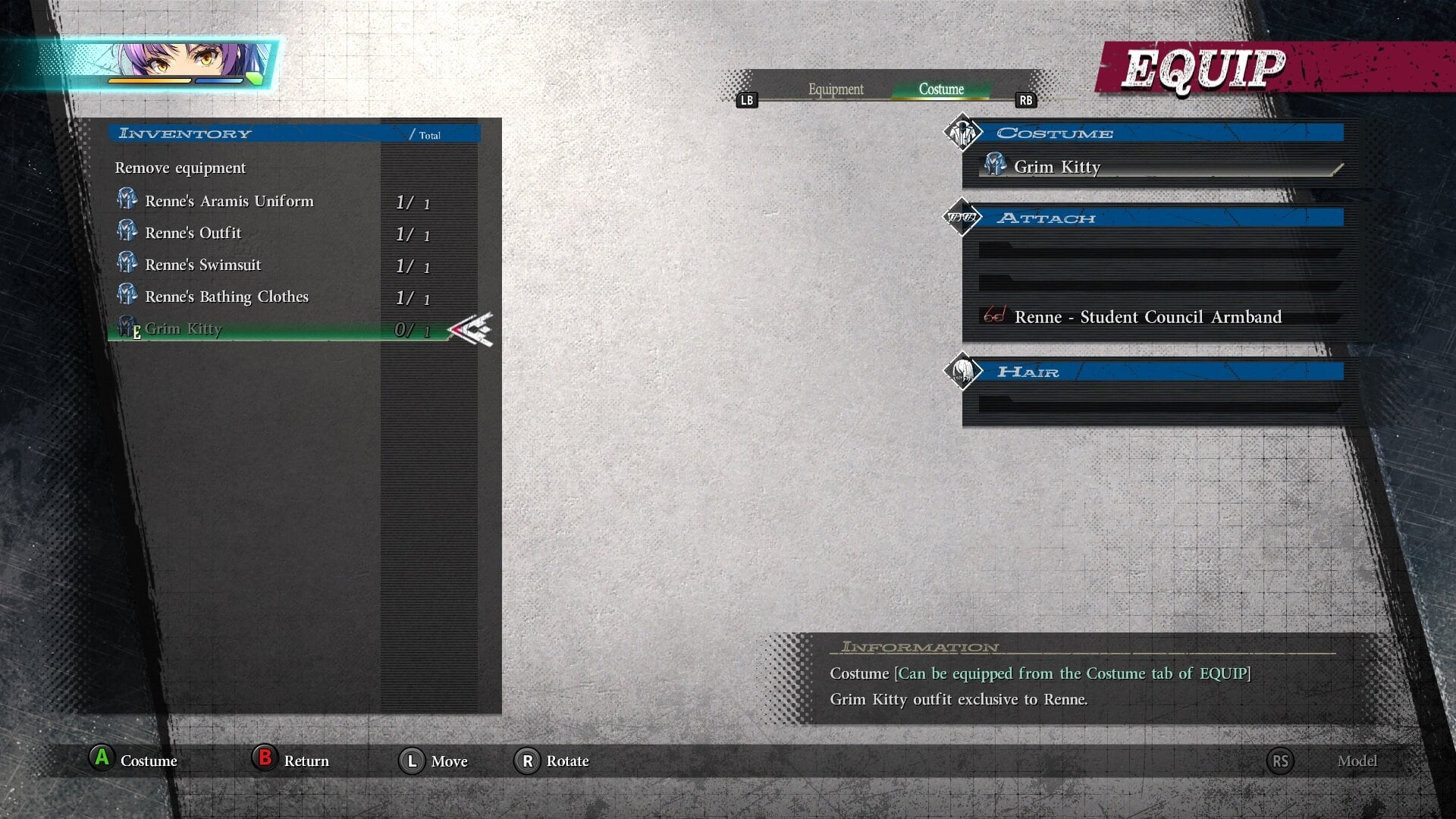Equip Renne's Outfit from the inventory
Viewport: 1456px width, 819px height.
pos(193,233)
